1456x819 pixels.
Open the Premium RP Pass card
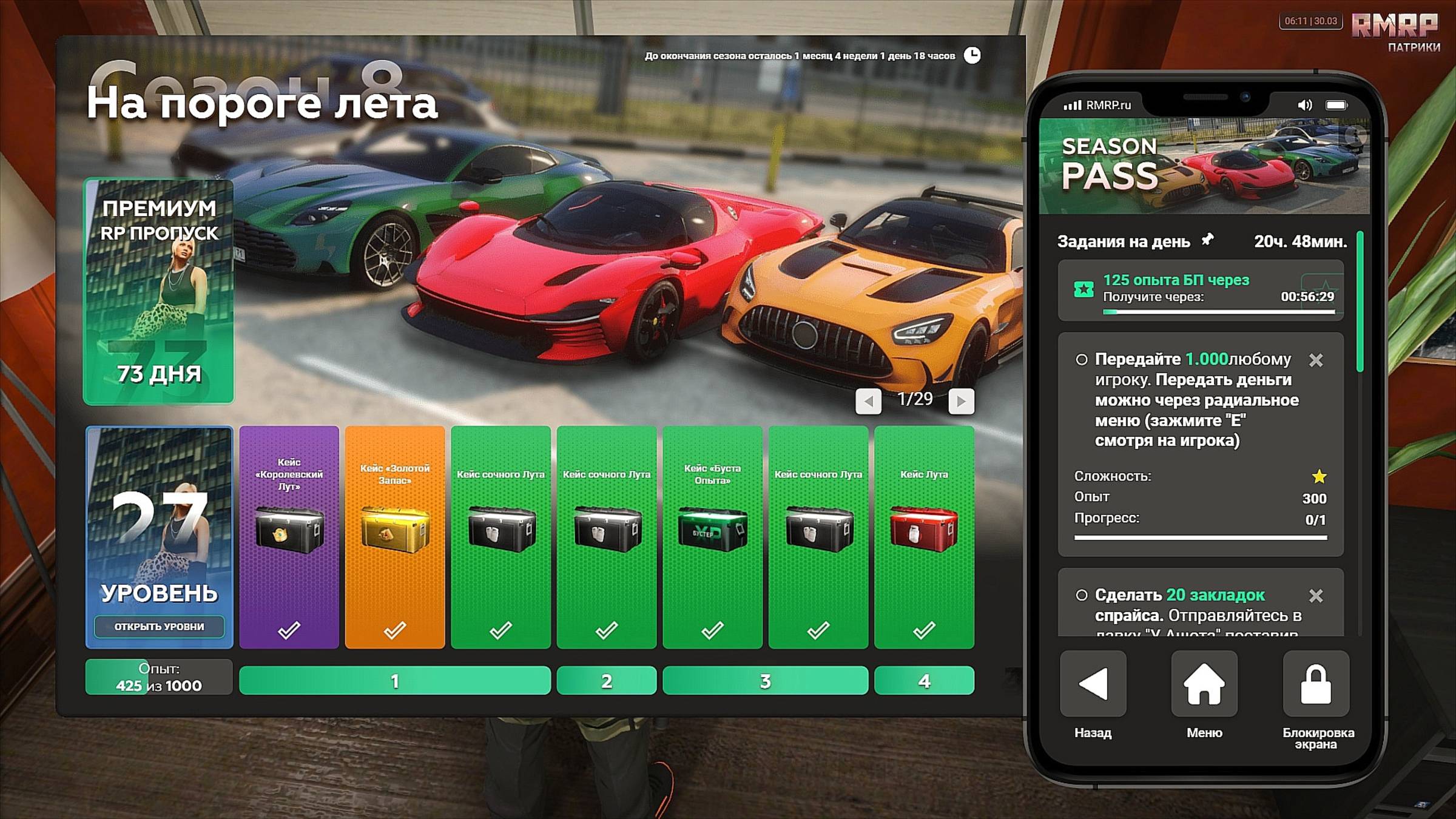pos(158,291)
